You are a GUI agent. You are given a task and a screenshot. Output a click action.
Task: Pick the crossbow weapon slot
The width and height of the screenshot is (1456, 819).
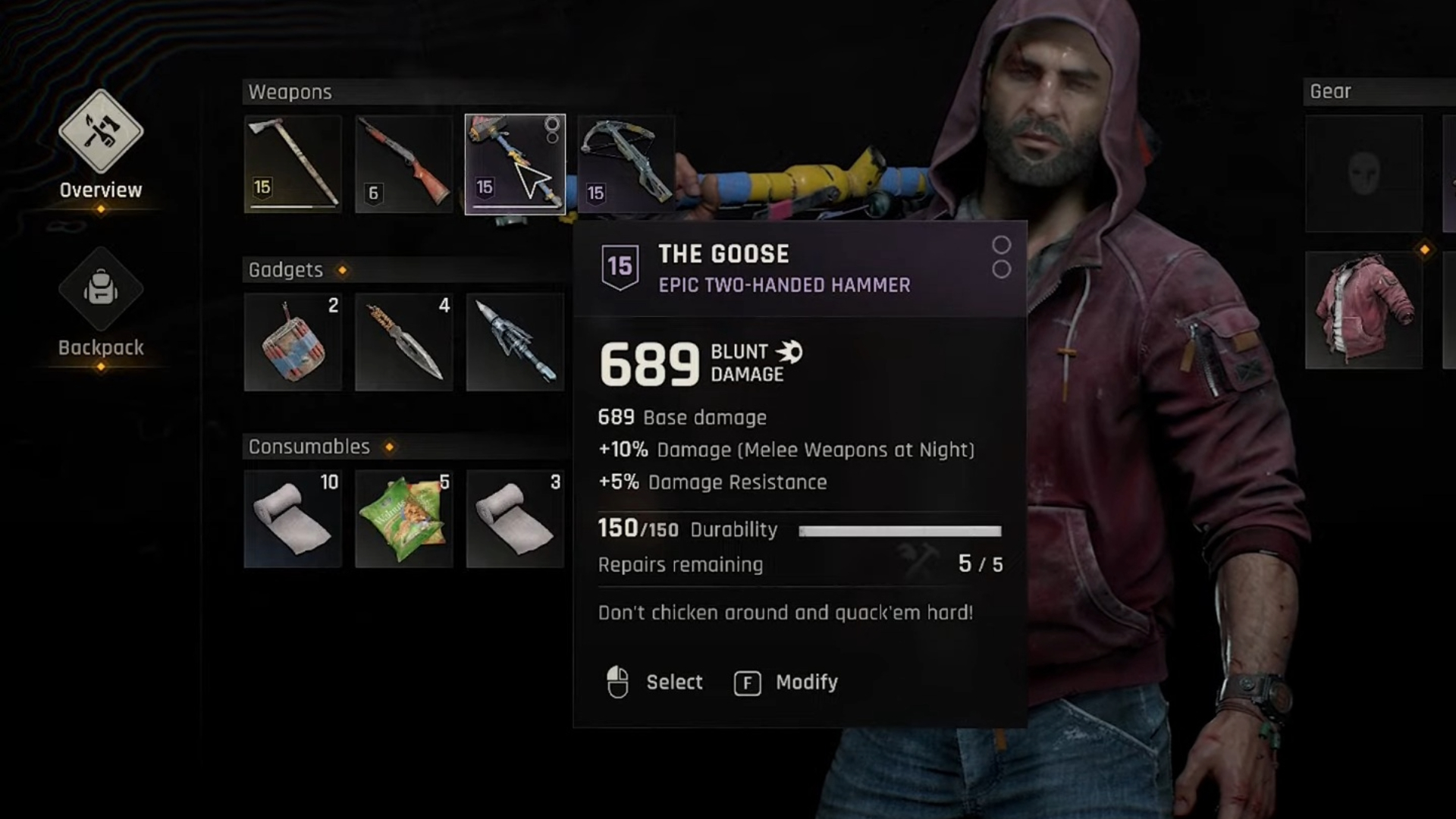pos(626,165)
